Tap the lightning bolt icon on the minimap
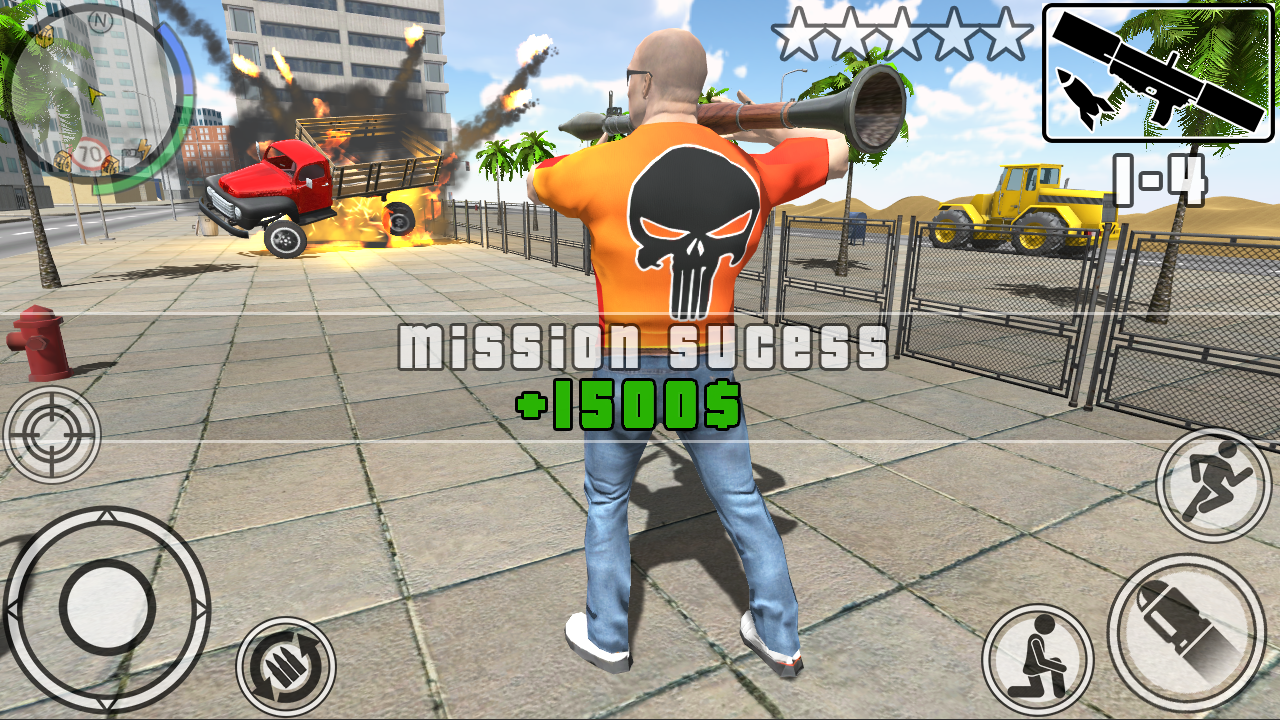 (x=143, y=147)
